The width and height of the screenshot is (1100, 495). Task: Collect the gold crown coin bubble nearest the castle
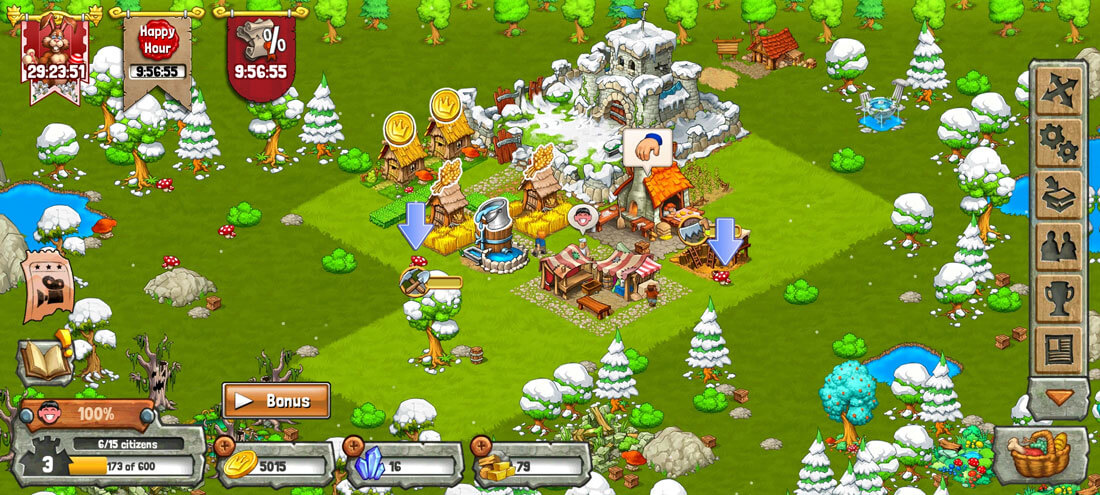[446, 105]
